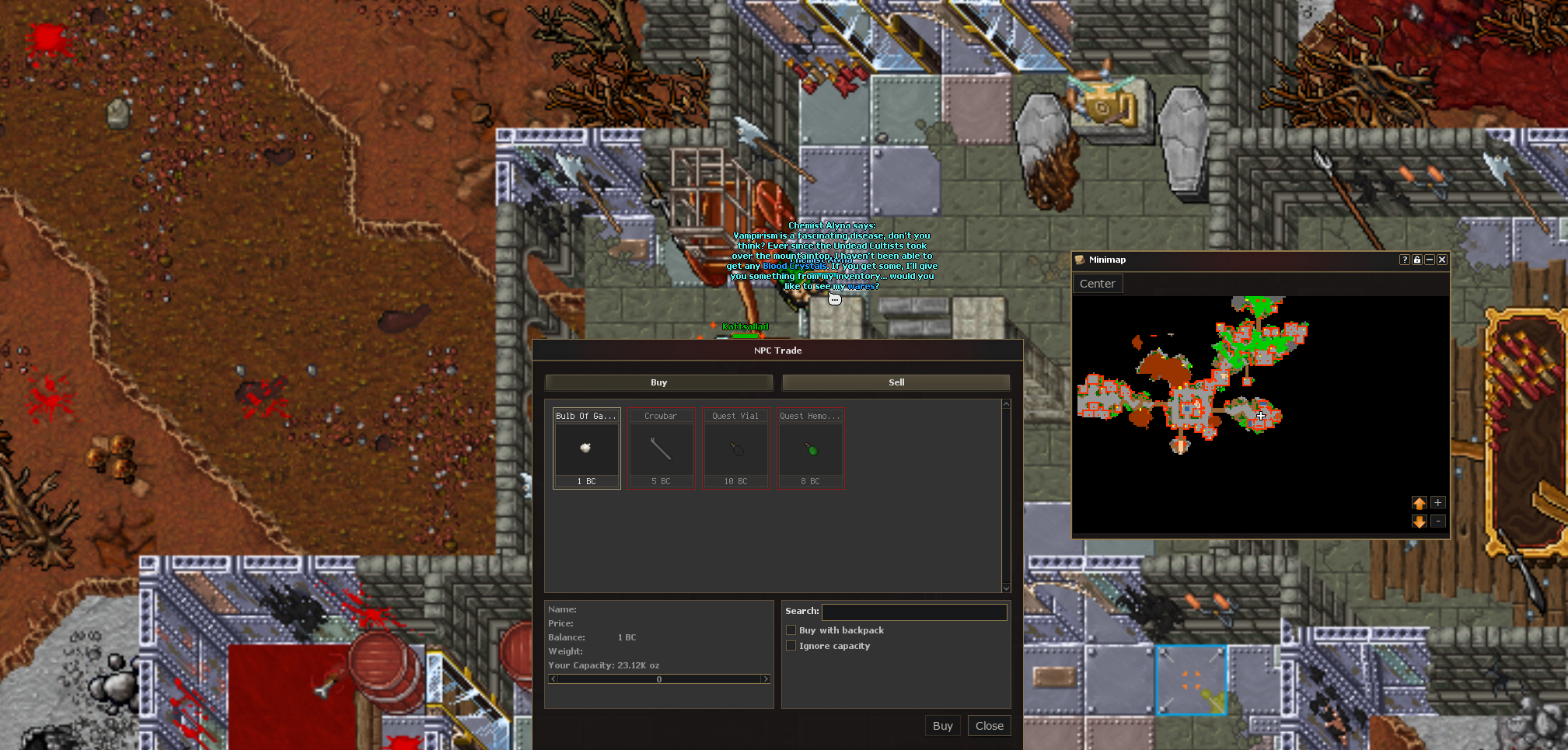Screen dimensions: 1568x750
Task: Go up a floor on the minimap
Action: [x=1420, y=503]
